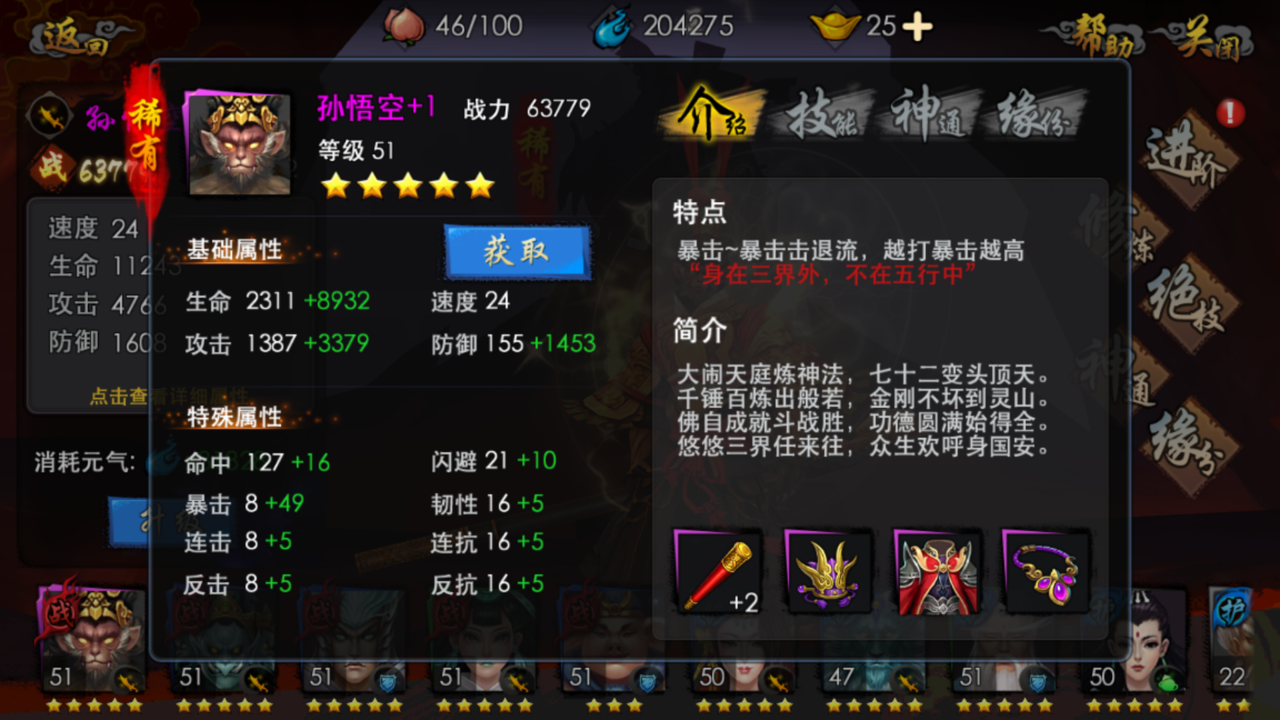The width and height of the screenshot is (1280, 720).
Task: Click the blue magatama currency icon
Action: 611,26
